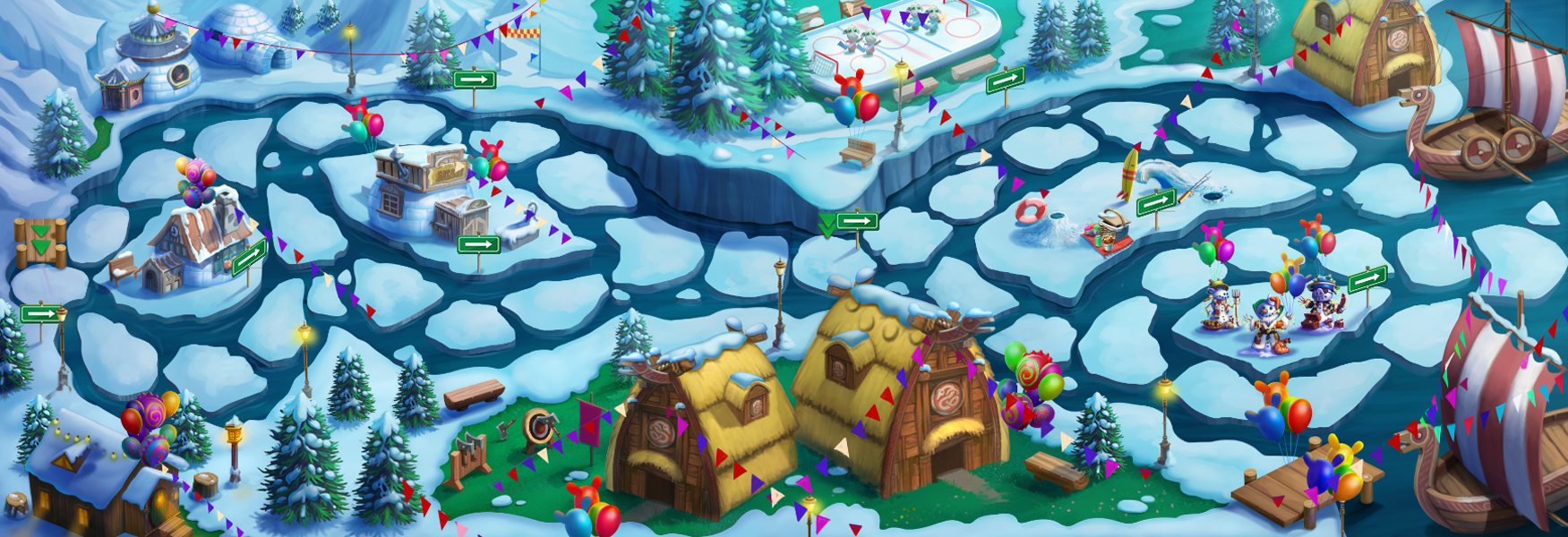This screenshot has height=537, width=1568.
Task: Choose the arrow sign next to the bathtub igloo shop
Action: [478, 244]
